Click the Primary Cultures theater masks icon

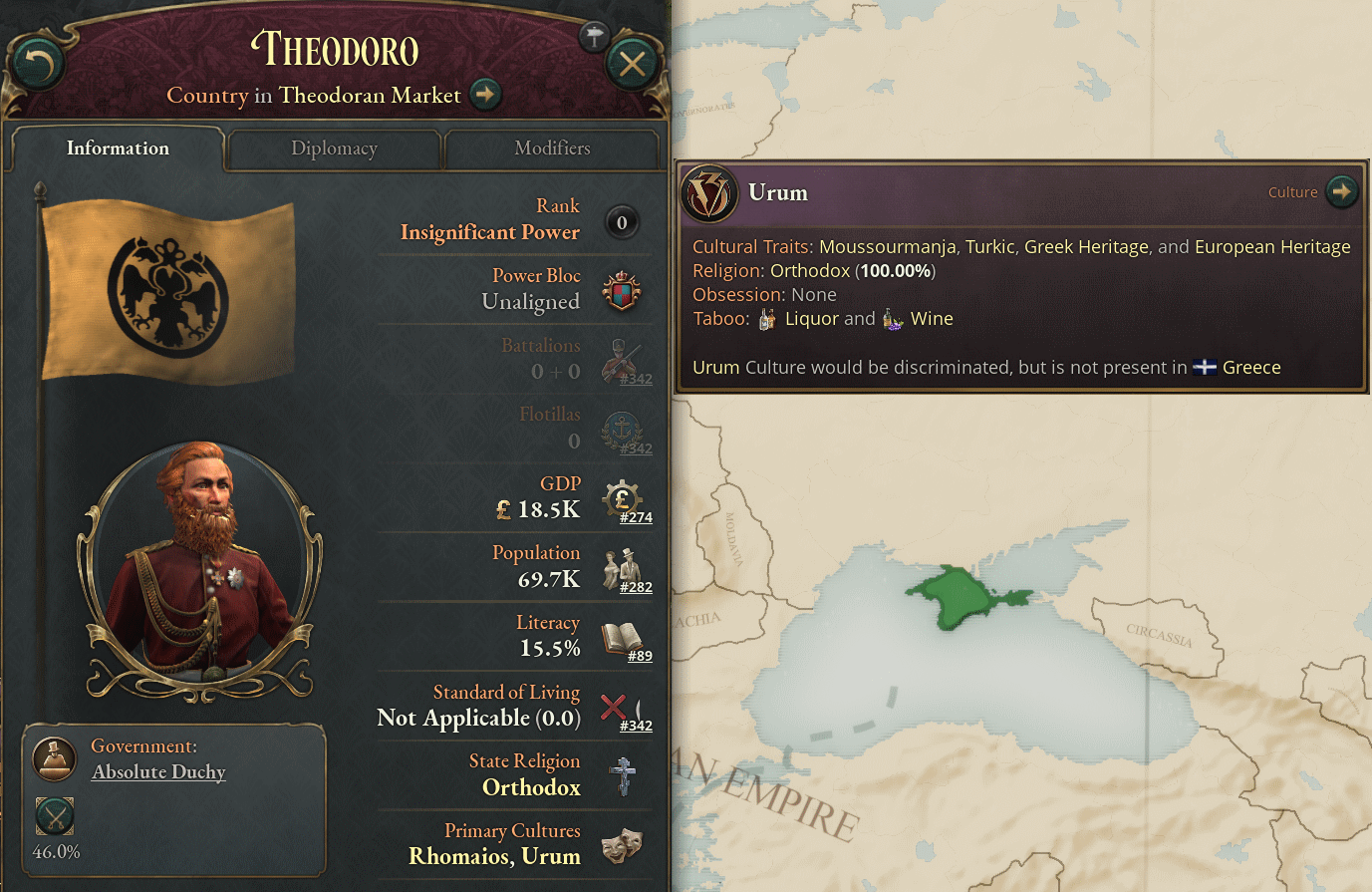coord(623,845)
